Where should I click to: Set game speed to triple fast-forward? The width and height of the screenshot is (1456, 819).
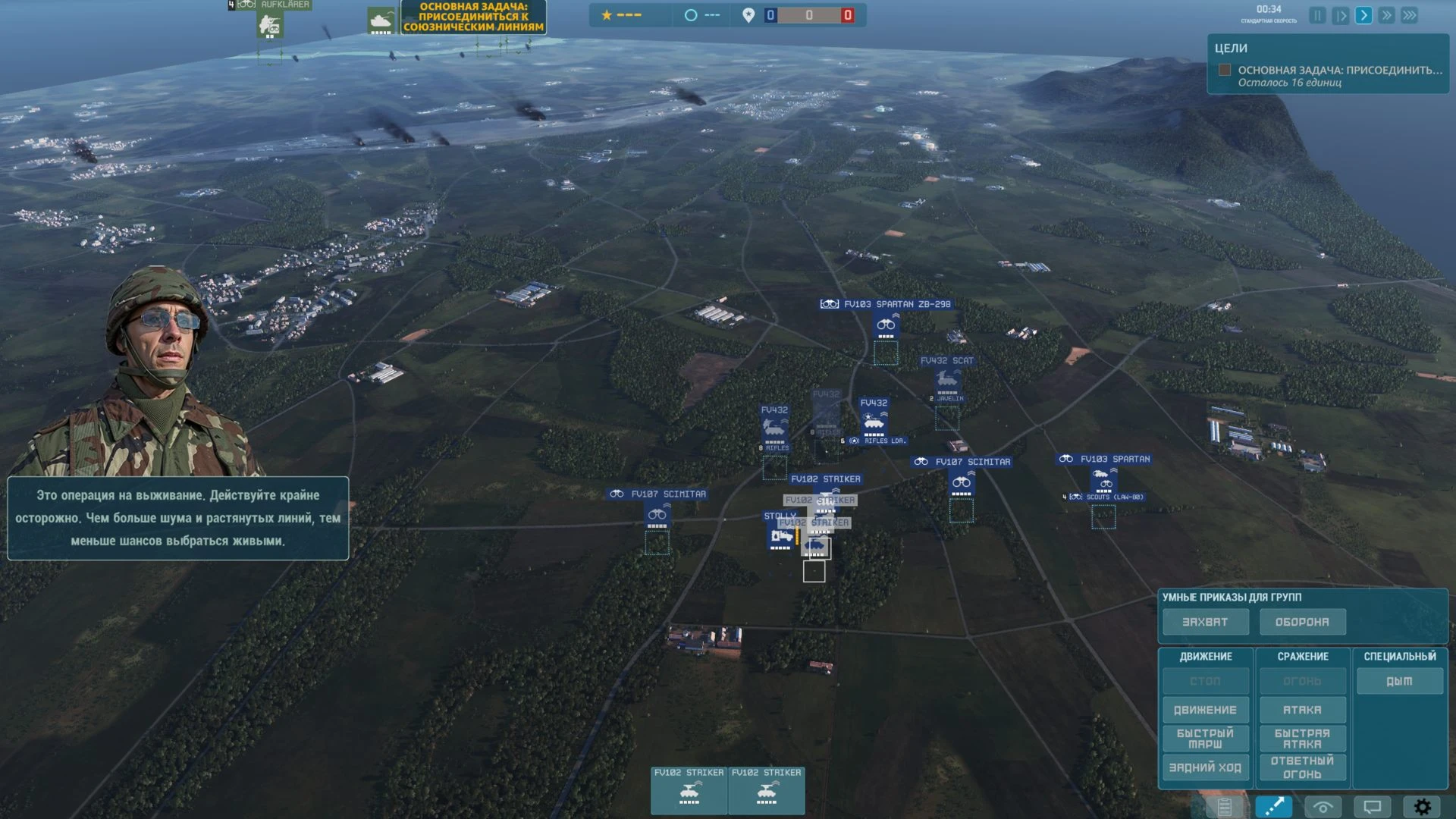(x=1410, y=15)
